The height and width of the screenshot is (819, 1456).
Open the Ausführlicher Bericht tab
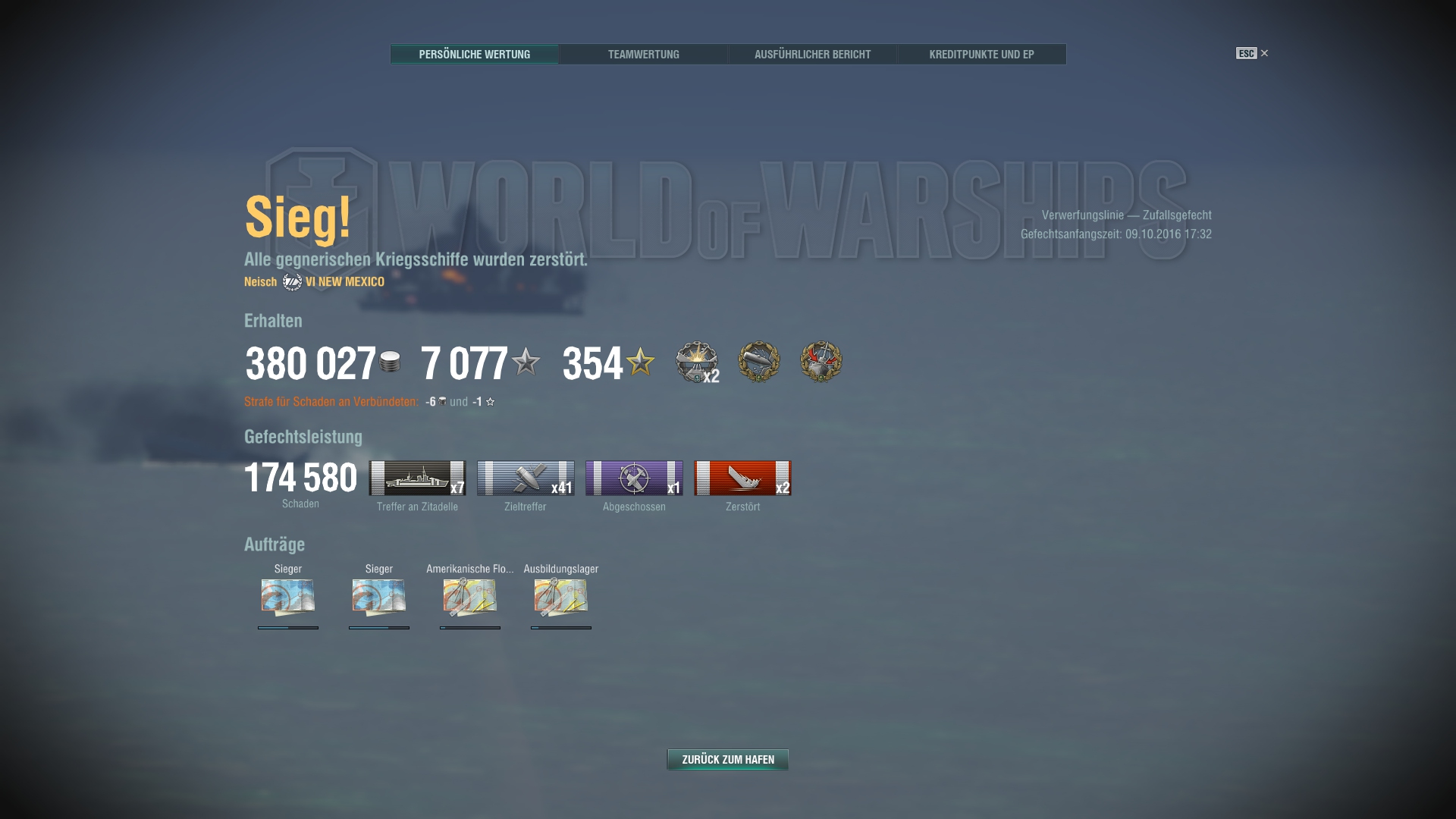(x=812, y=54)
